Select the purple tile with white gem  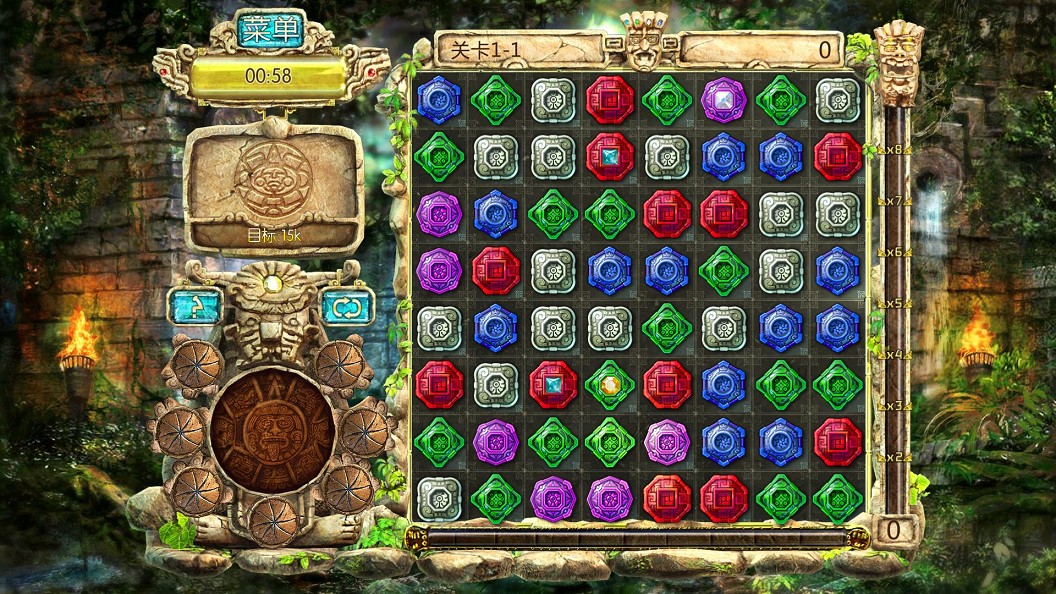[x=723, y=100]
